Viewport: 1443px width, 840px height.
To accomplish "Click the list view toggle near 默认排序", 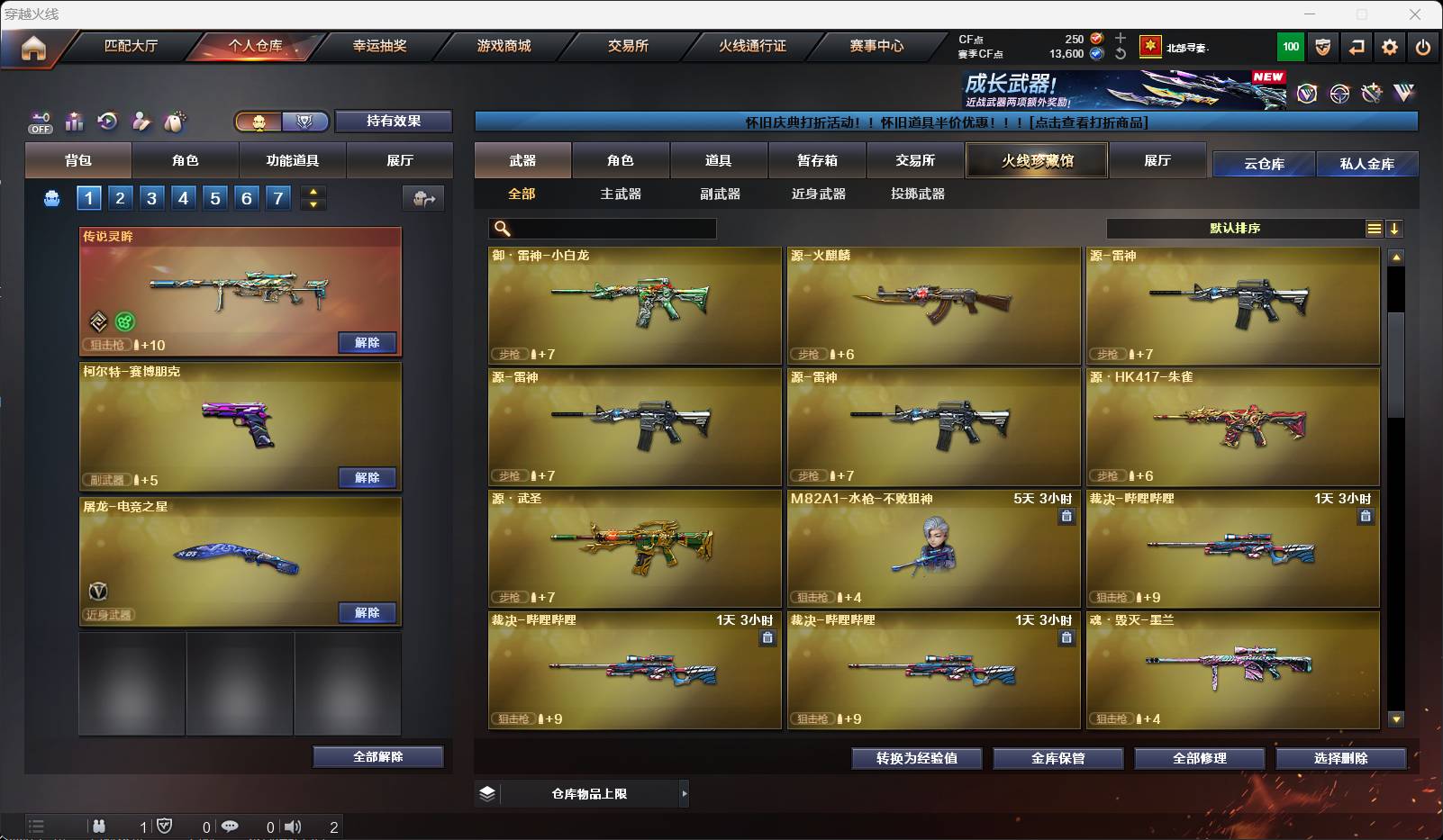I will click(x=1373, y=229).
